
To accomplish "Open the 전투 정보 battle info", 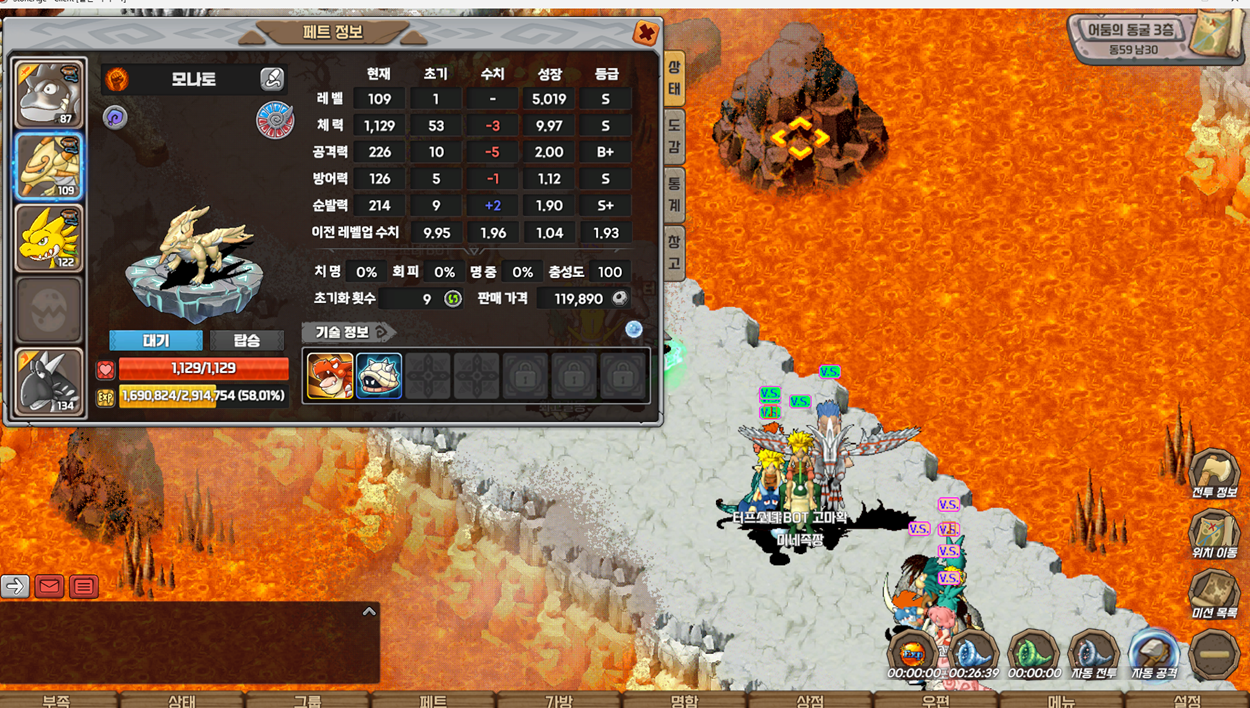I will click(x=1214, y=476).
